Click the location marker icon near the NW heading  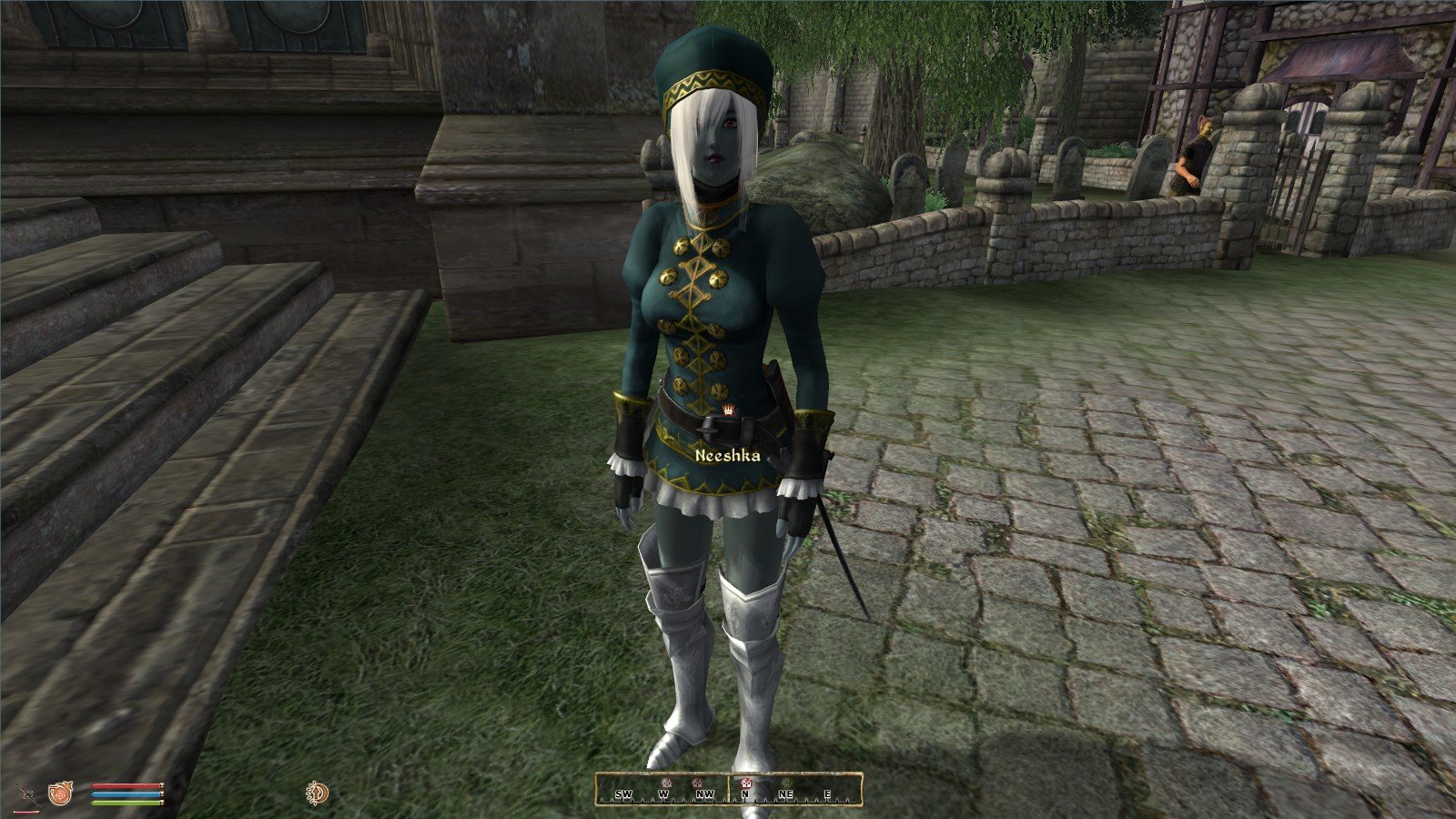tap(698, 784)
